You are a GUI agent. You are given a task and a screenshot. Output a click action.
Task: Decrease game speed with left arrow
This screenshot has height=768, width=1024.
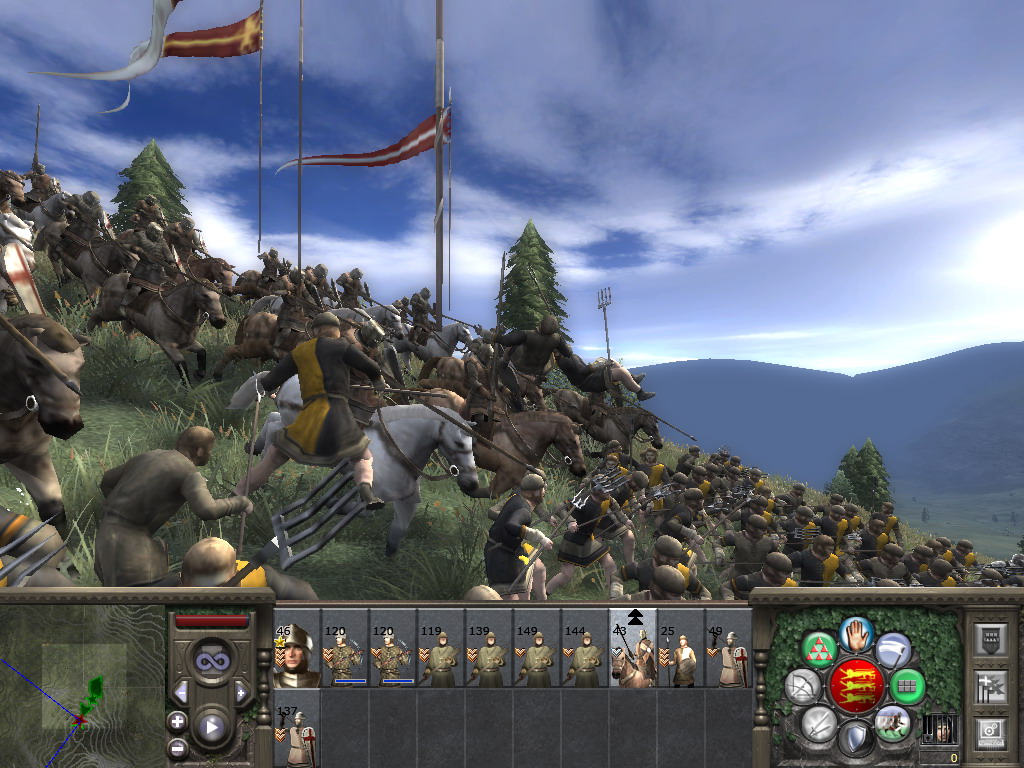(181, 692)
